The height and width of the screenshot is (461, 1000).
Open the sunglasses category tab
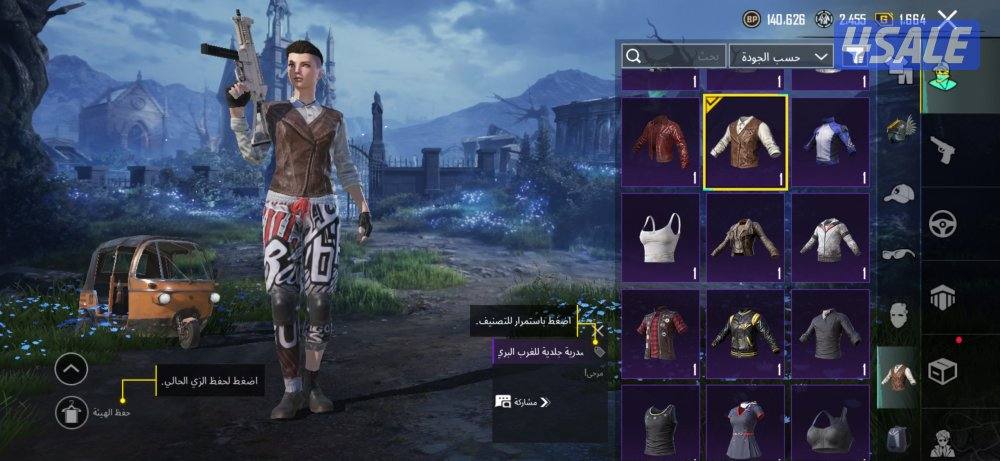point(899,254)
